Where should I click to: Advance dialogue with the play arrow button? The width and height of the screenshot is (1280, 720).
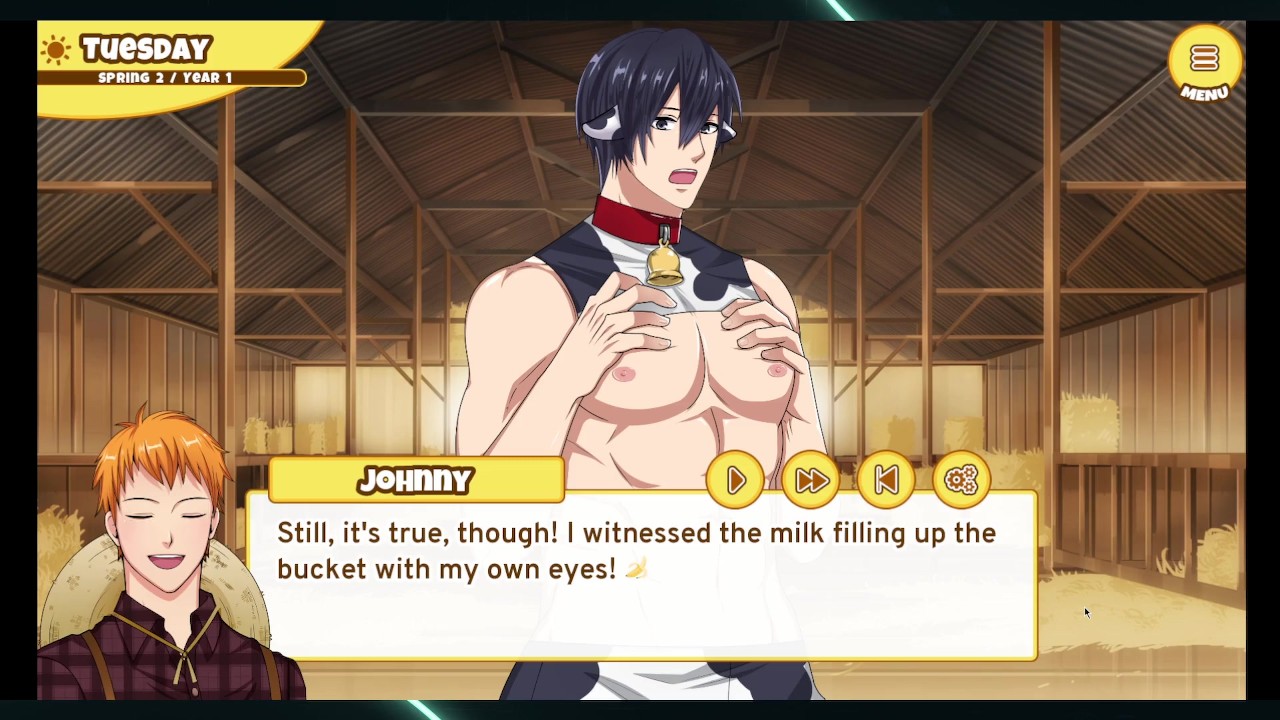tap(735, 481)
